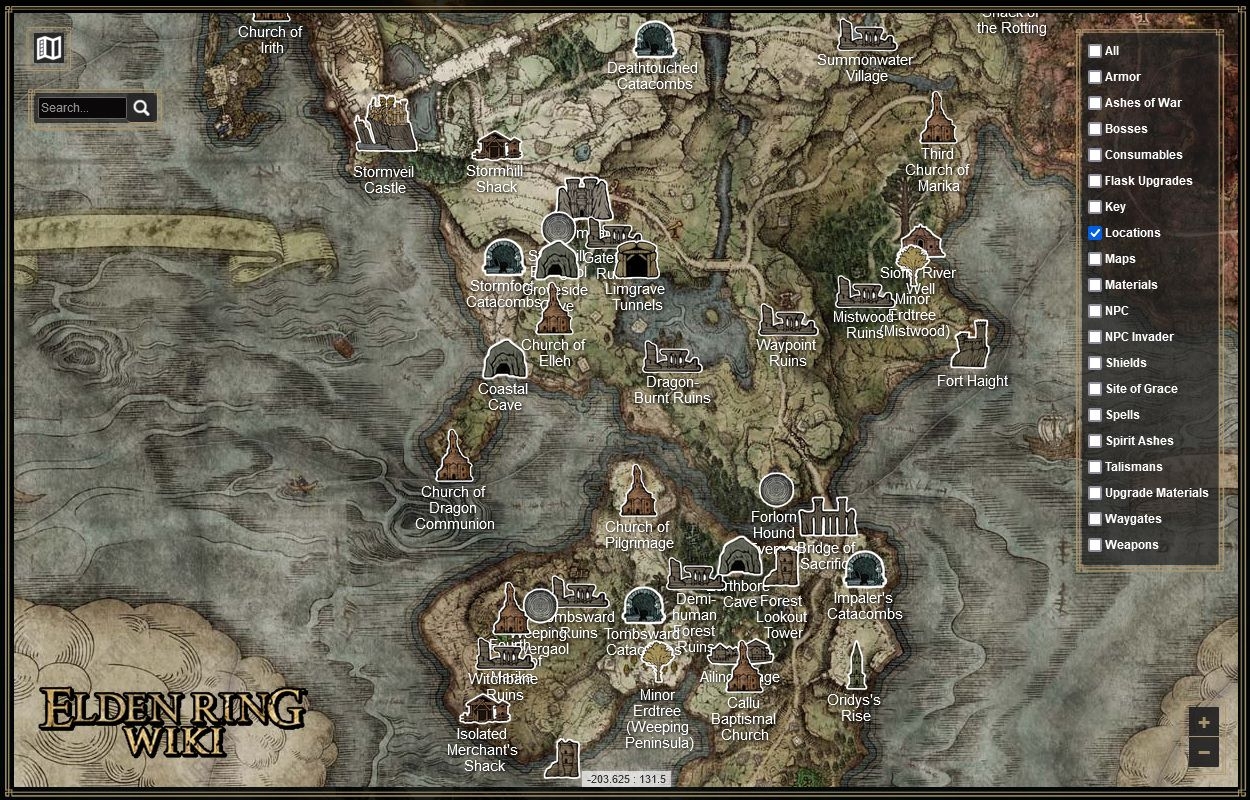
Task: Select the Coastal Cave marker
Action: pos(505,360)
